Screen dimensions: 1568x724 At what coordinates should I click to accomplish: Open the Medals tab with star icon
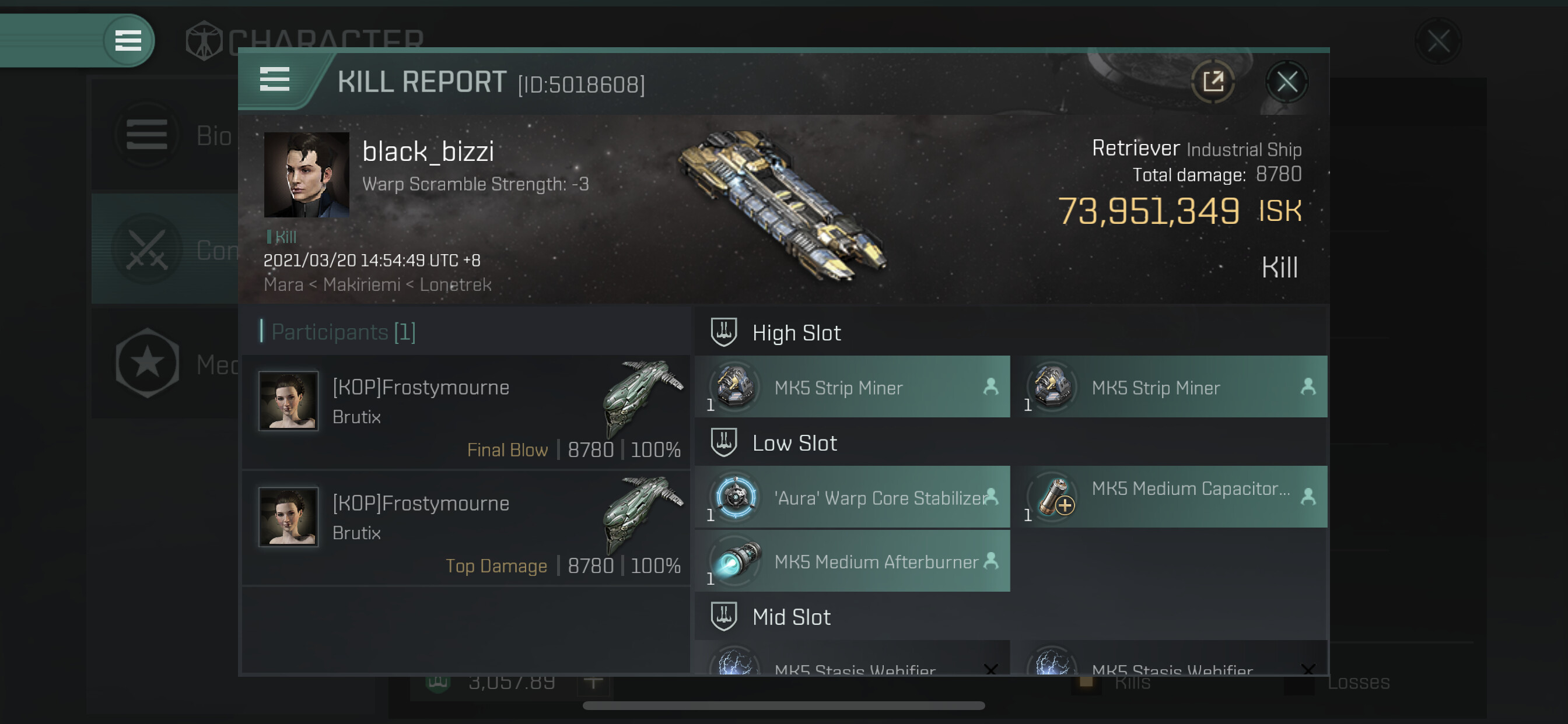164,364
